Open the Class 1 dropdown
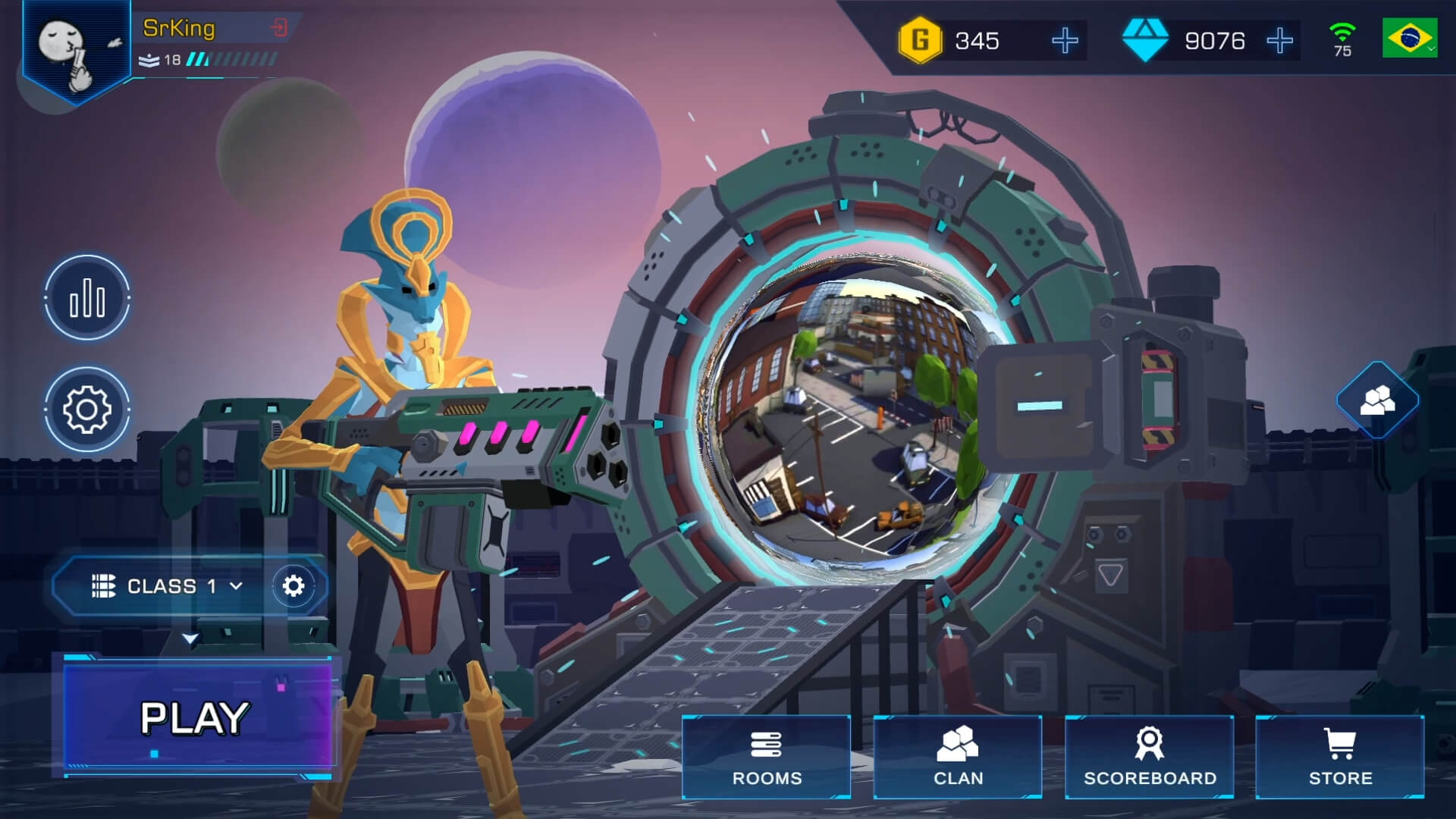The width and height of the screenshot is (1456, 819). click(x=167, y=586)
